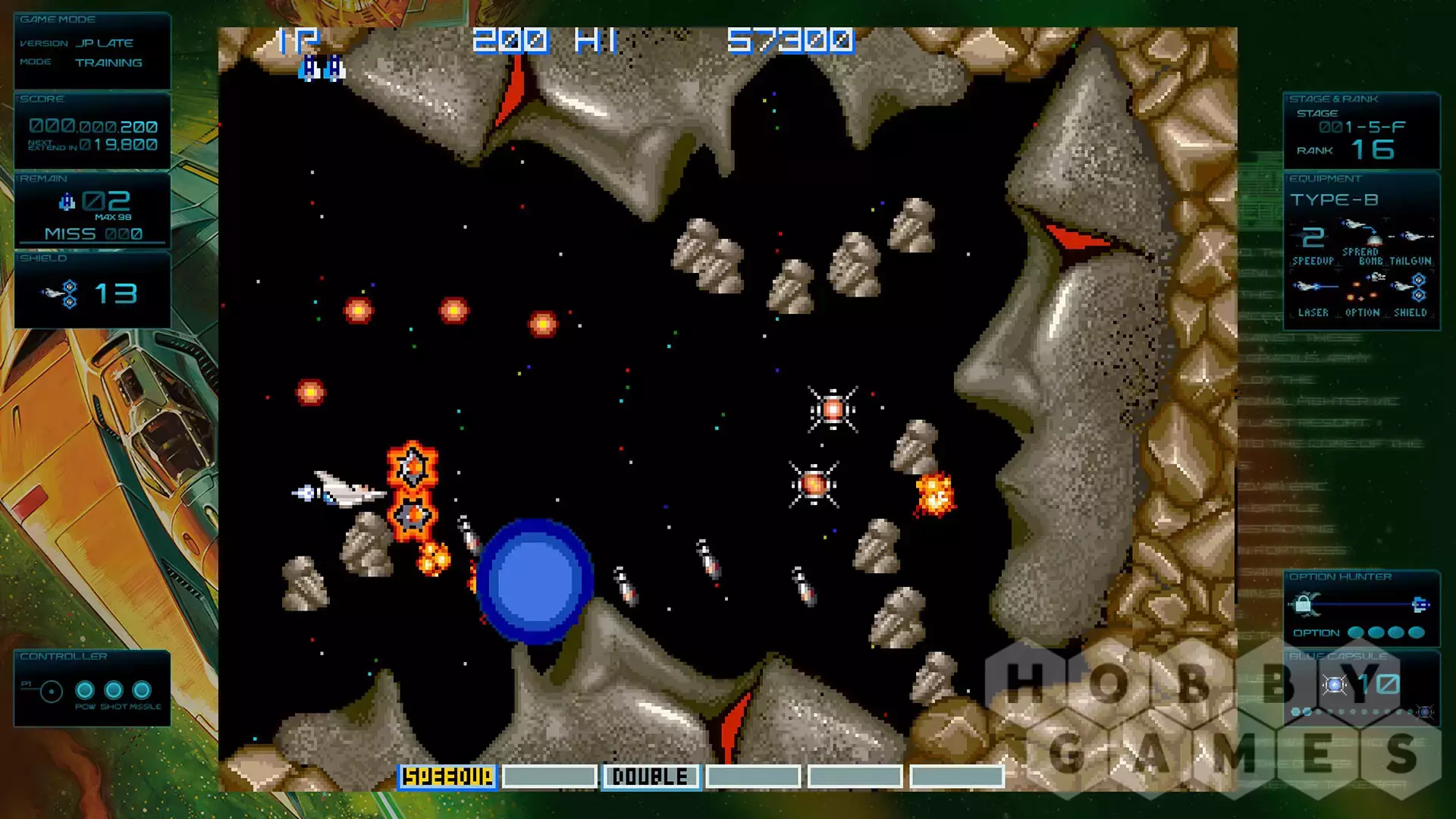Click the POW controller button indicator
The width and height of the screenshot is (1456, 819).
tap(85, 690)
